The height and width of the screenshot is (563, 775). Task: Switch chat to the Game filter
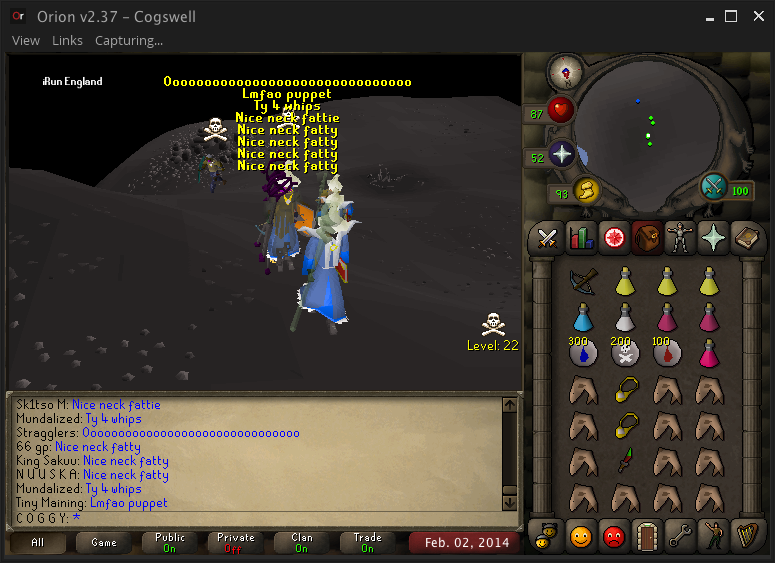pyautogui.click(x=104, y=543)
